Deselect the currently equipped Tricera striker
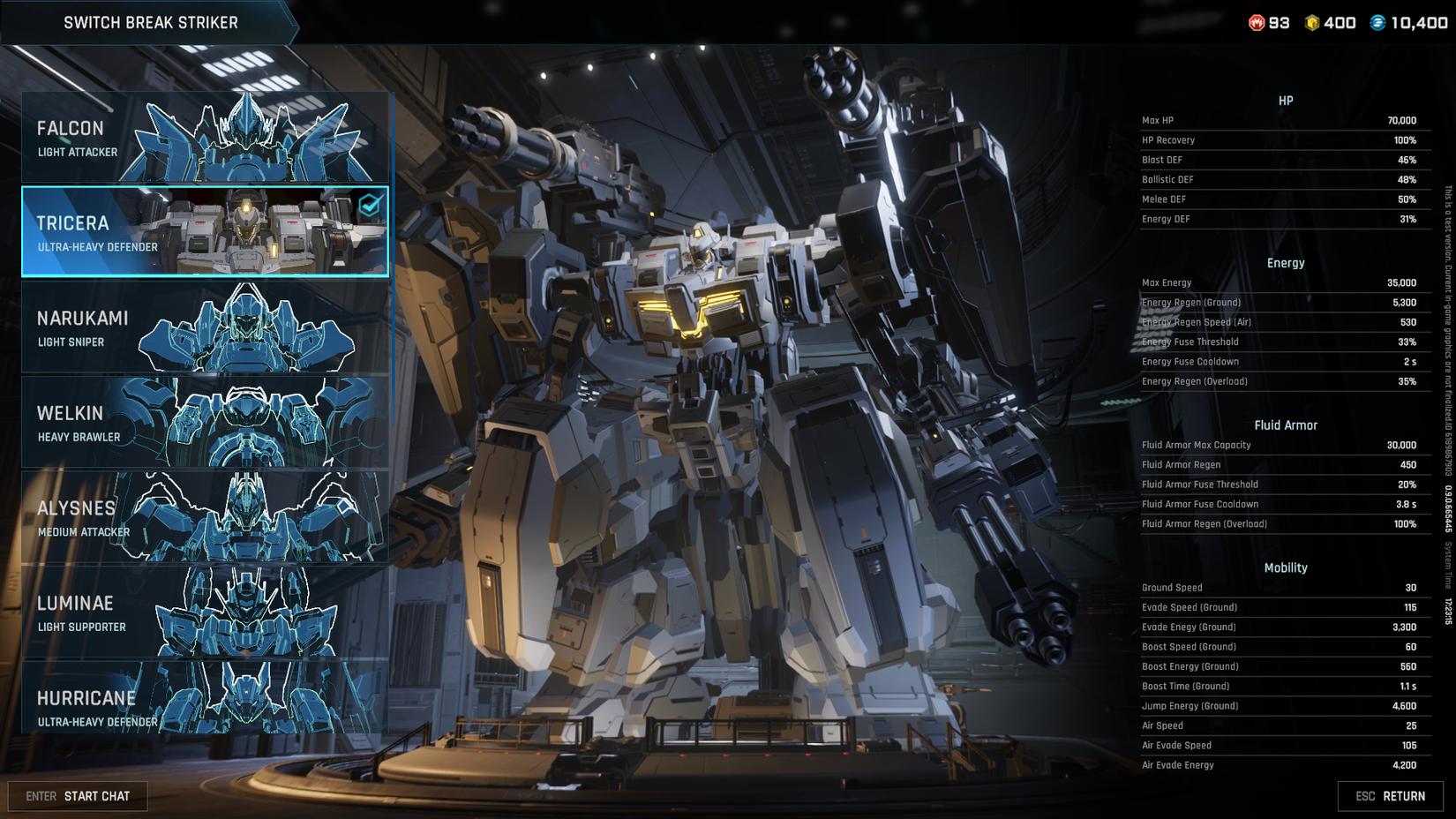 point(203,232)
